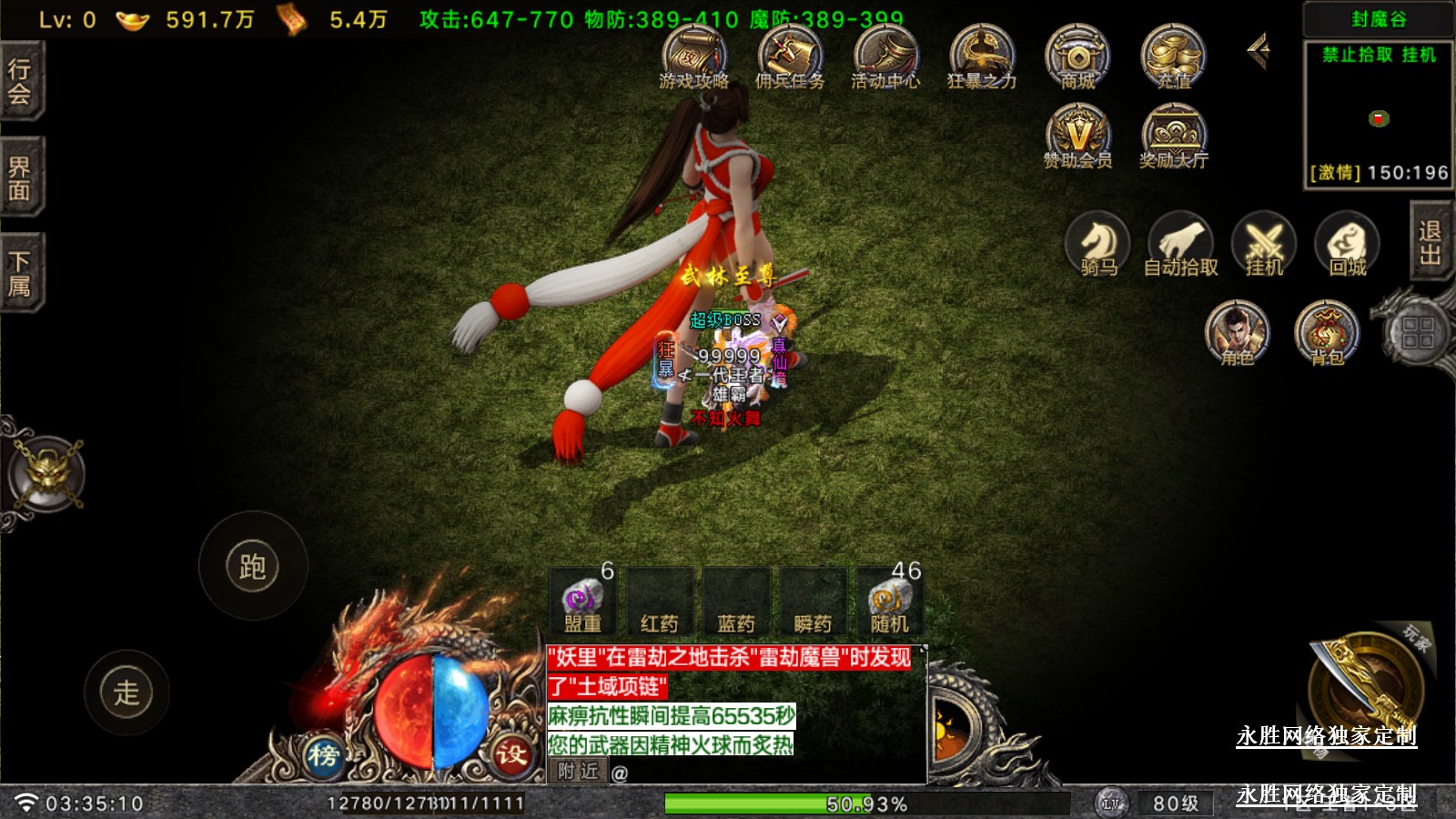Screen dimensions: 1456x819
Task: Toggle 骑马 horse riding
Action: tap(1098, 244)
